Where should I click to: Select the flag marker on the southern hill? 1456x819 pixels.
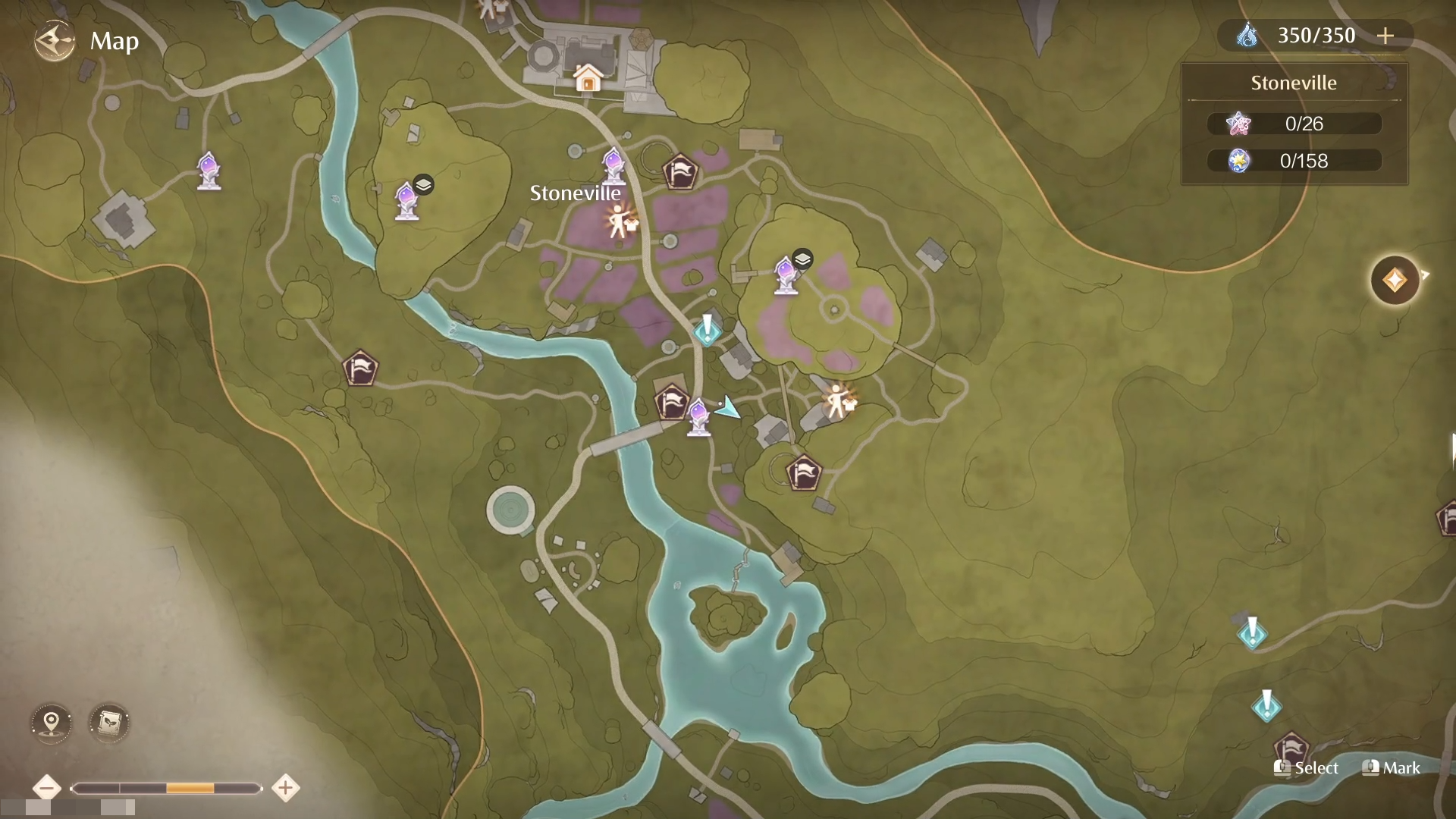803,473
